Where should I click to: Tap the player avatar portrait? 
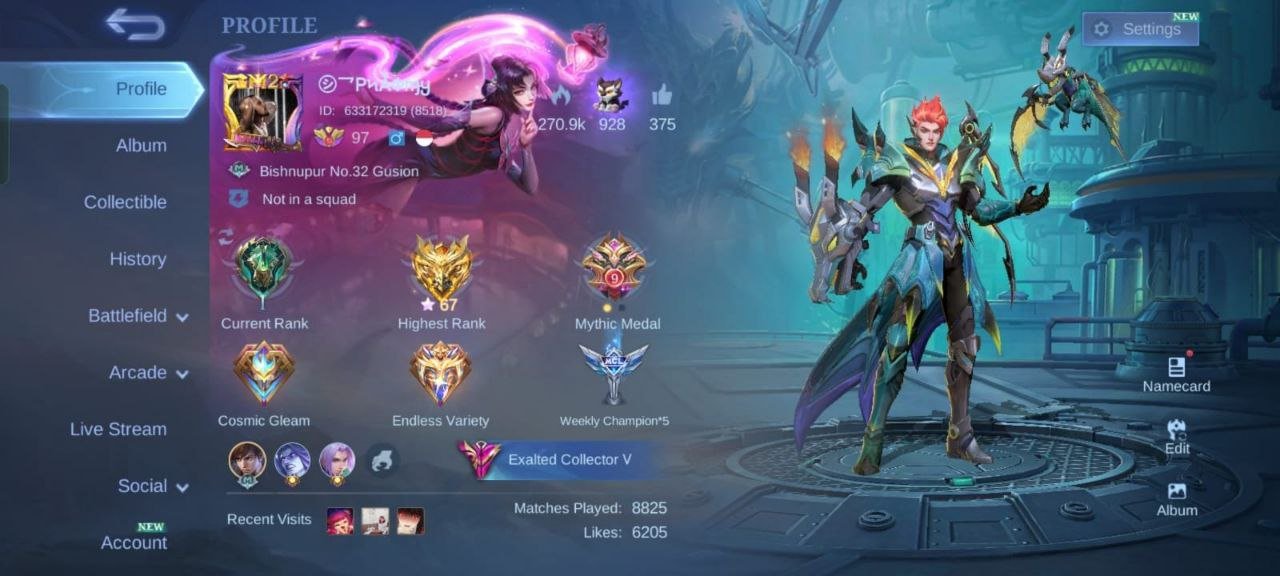click(x=263, y=111)
